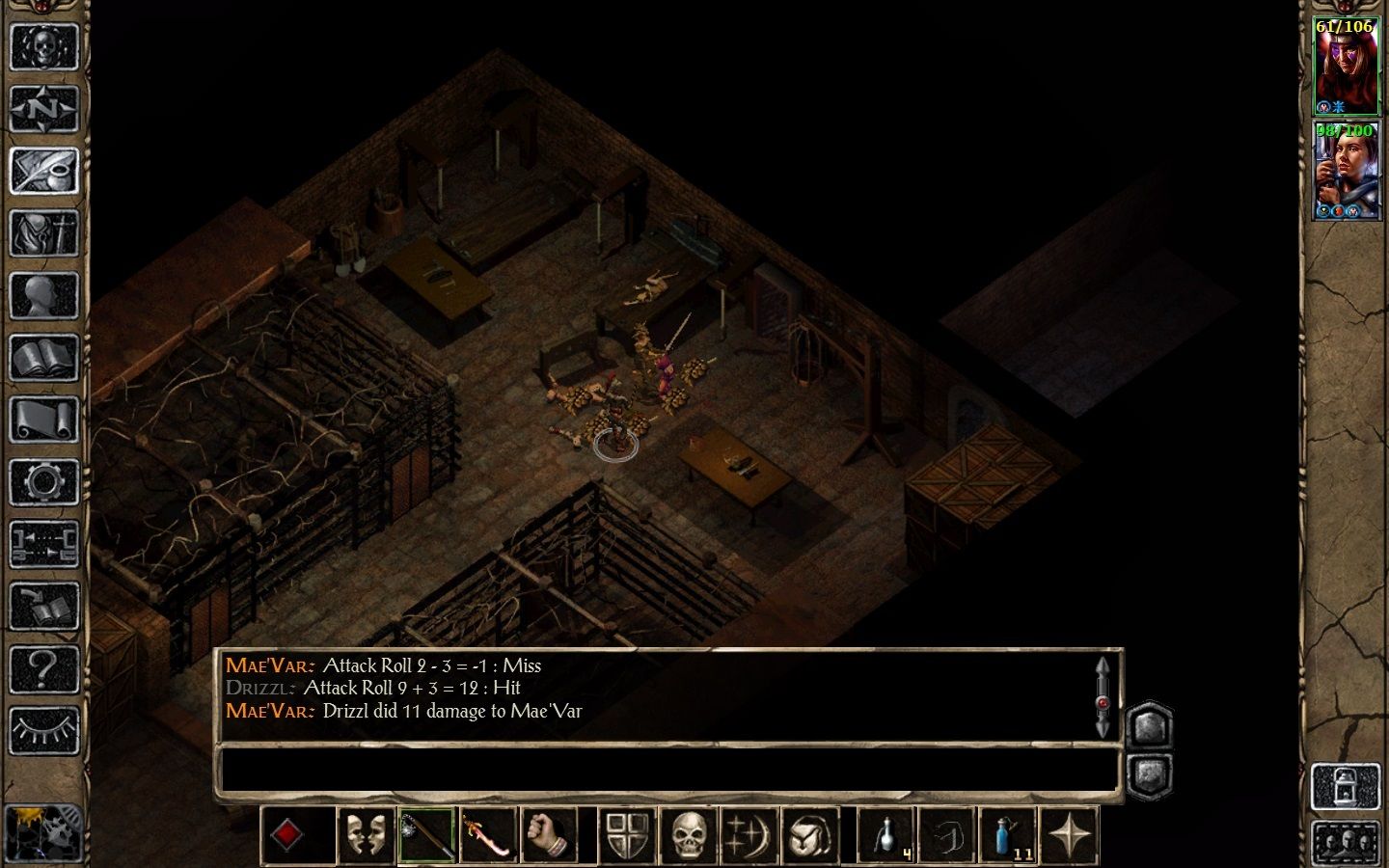Image resolution: width=1389 pixels, height=868 pixels.
Task: Collapse the combat message log
Action: [x=1150, y=772]
